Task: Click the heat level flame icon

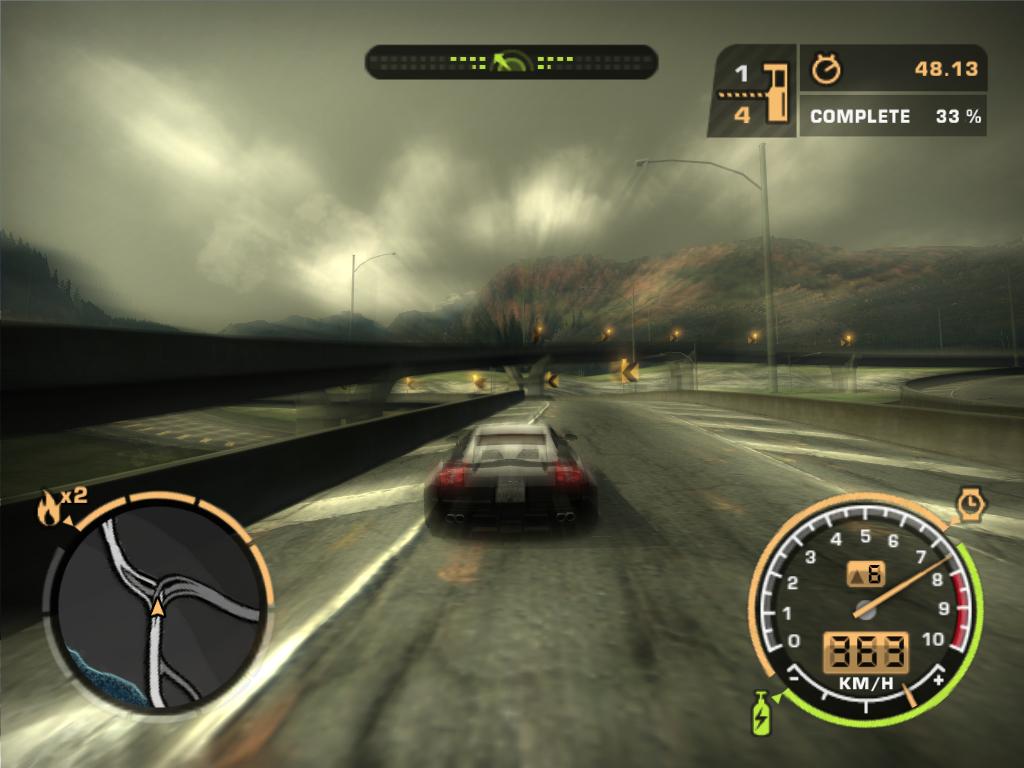Action: (48, 509)
